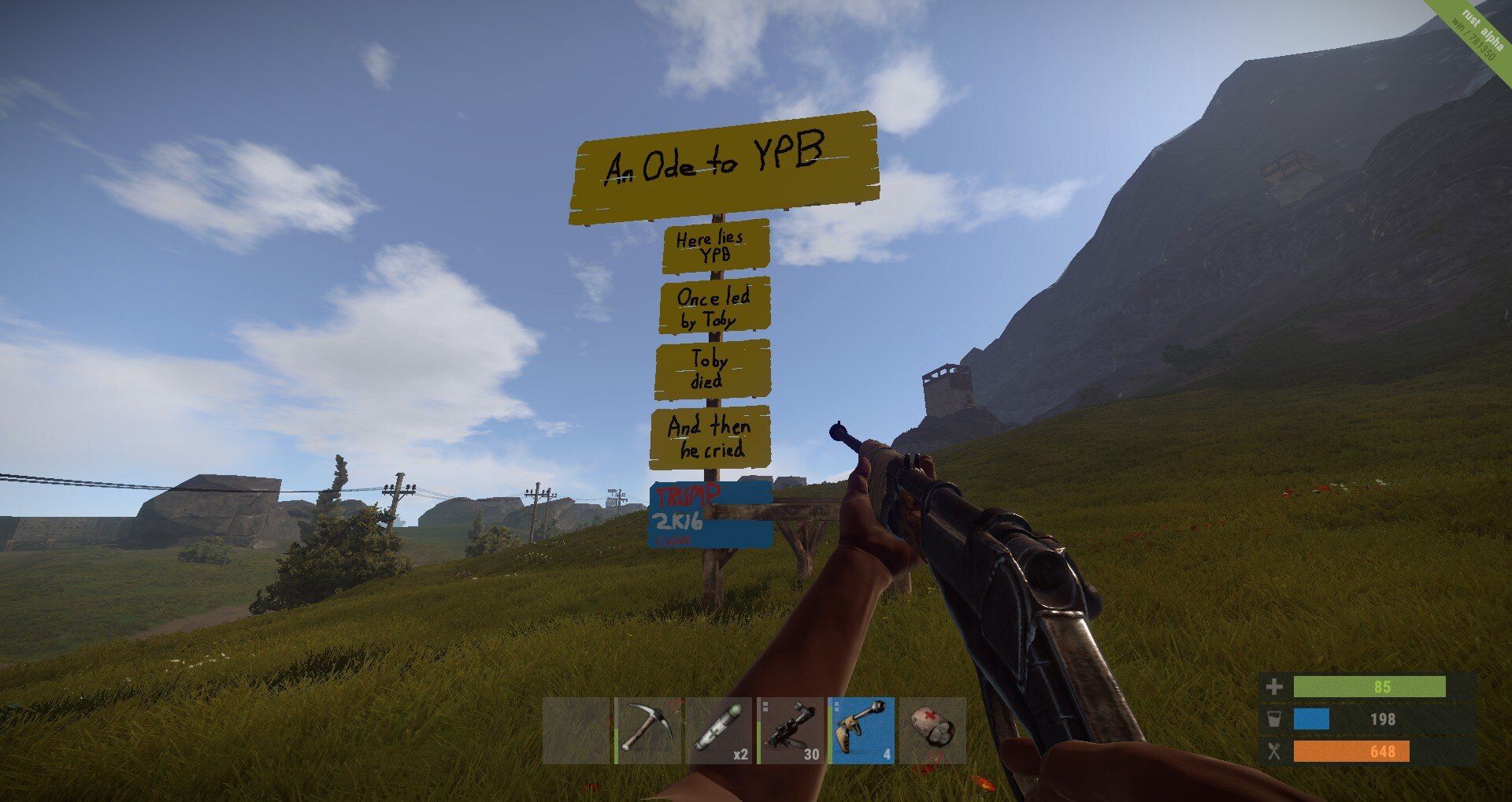Screen dimensions: 1512x802
Task: Select the pickaxe hotbar slot
Action: [647, 730]
